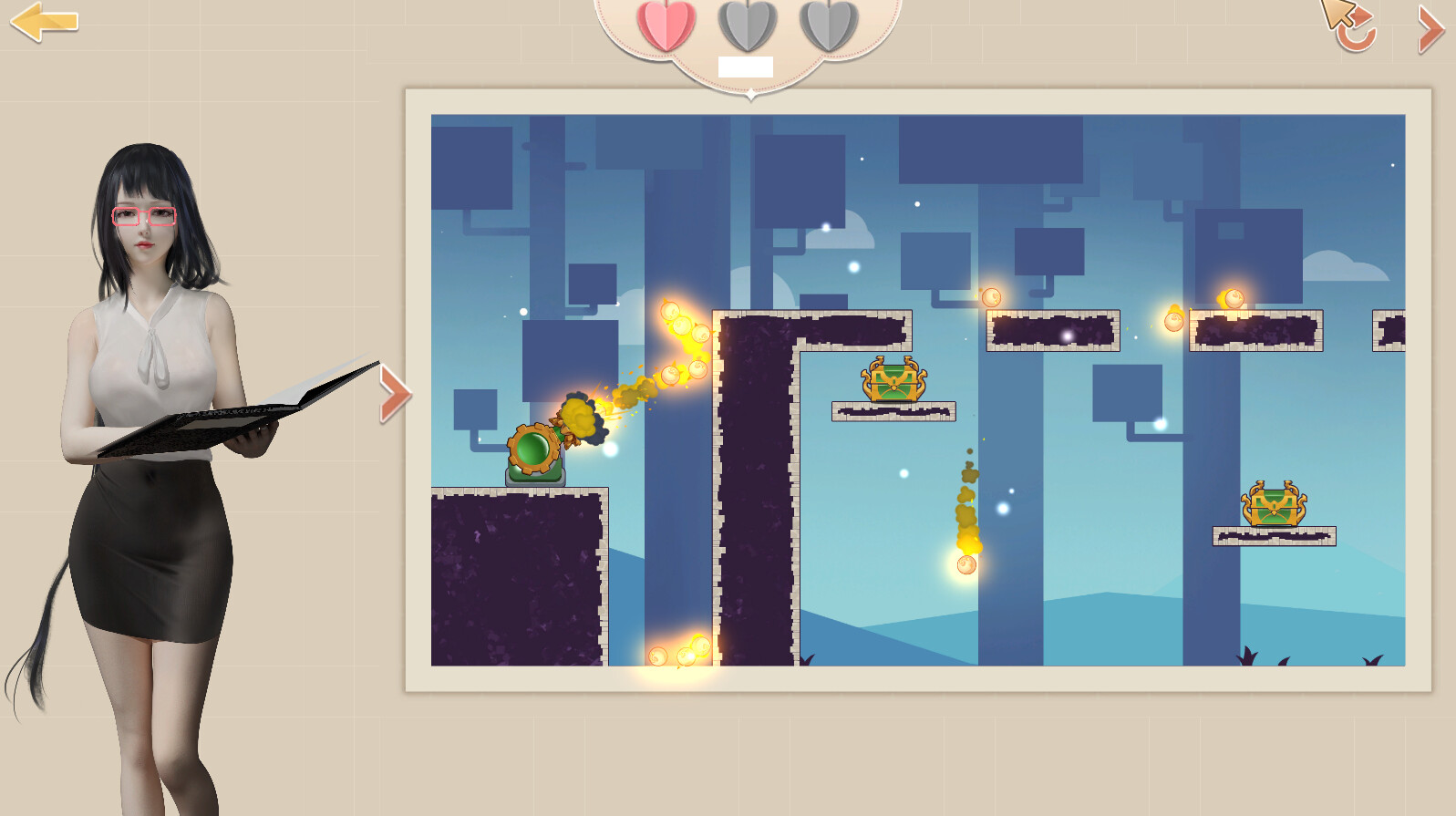
Task: Click the coin near the top-left platform edge
Action: point(670,312)
